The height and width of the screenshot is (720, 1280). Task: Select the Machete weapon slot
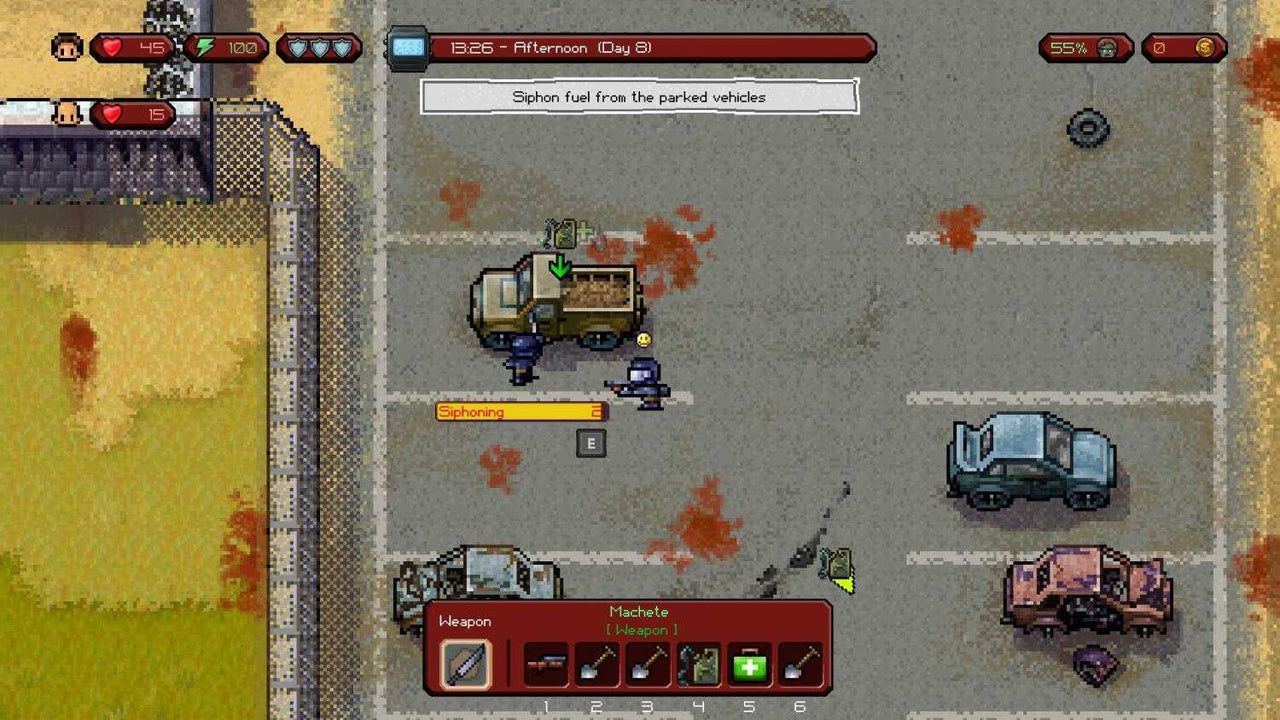click(465, 664)
